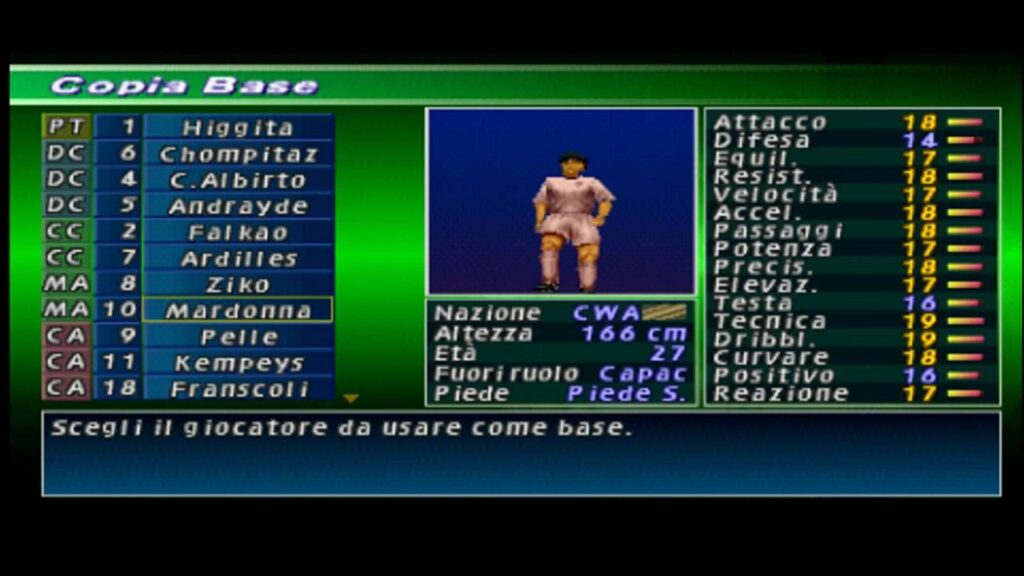The height and width of the screenshot is (576, 1024).
Task: Select goalkeeper Higgita from the list
Action: (238, 128)
